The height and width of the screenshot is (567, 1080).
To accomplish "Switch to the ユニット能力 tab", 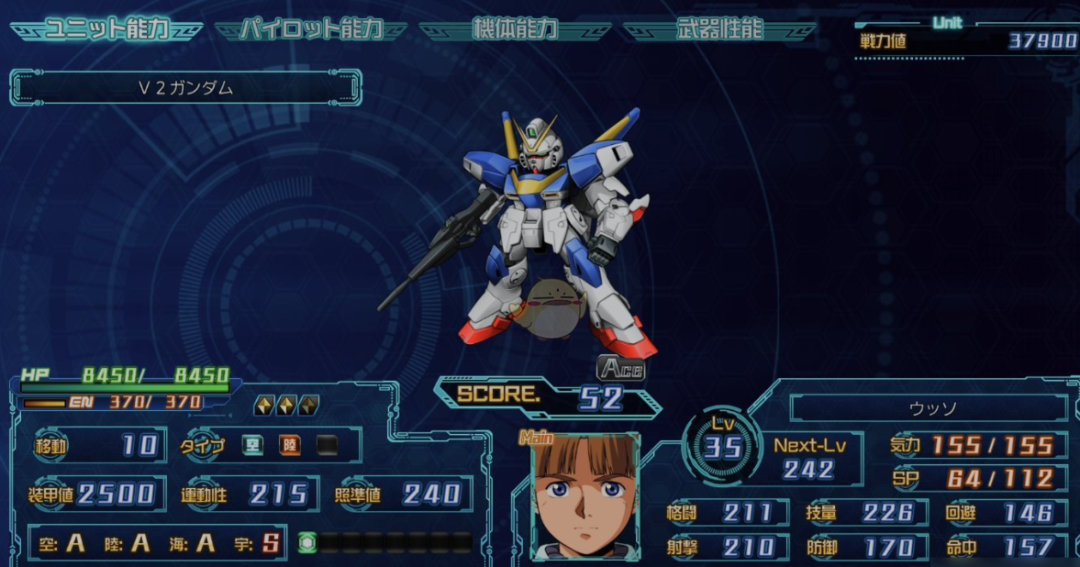I will [x=106, y=29].
